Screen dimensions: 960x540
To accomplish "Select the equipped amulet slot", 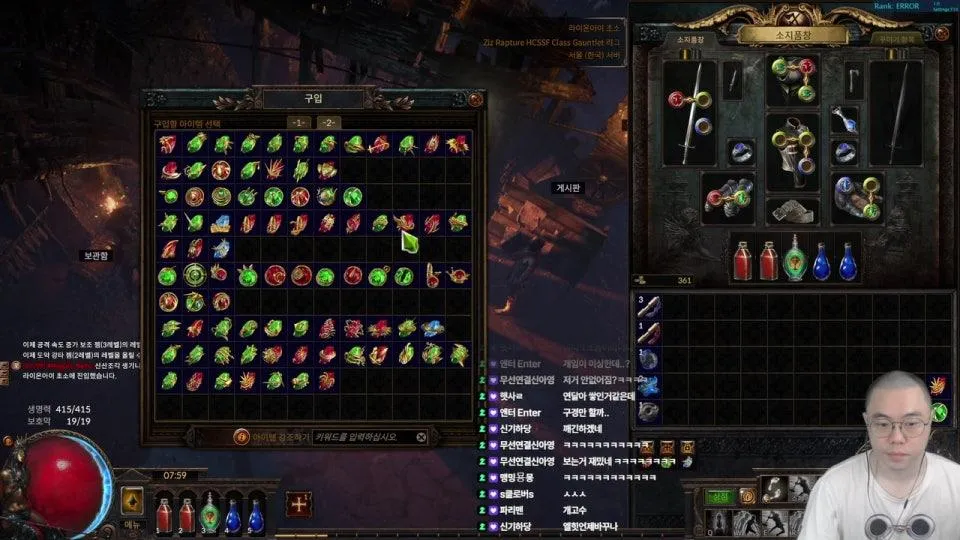I will pos(844,120).
